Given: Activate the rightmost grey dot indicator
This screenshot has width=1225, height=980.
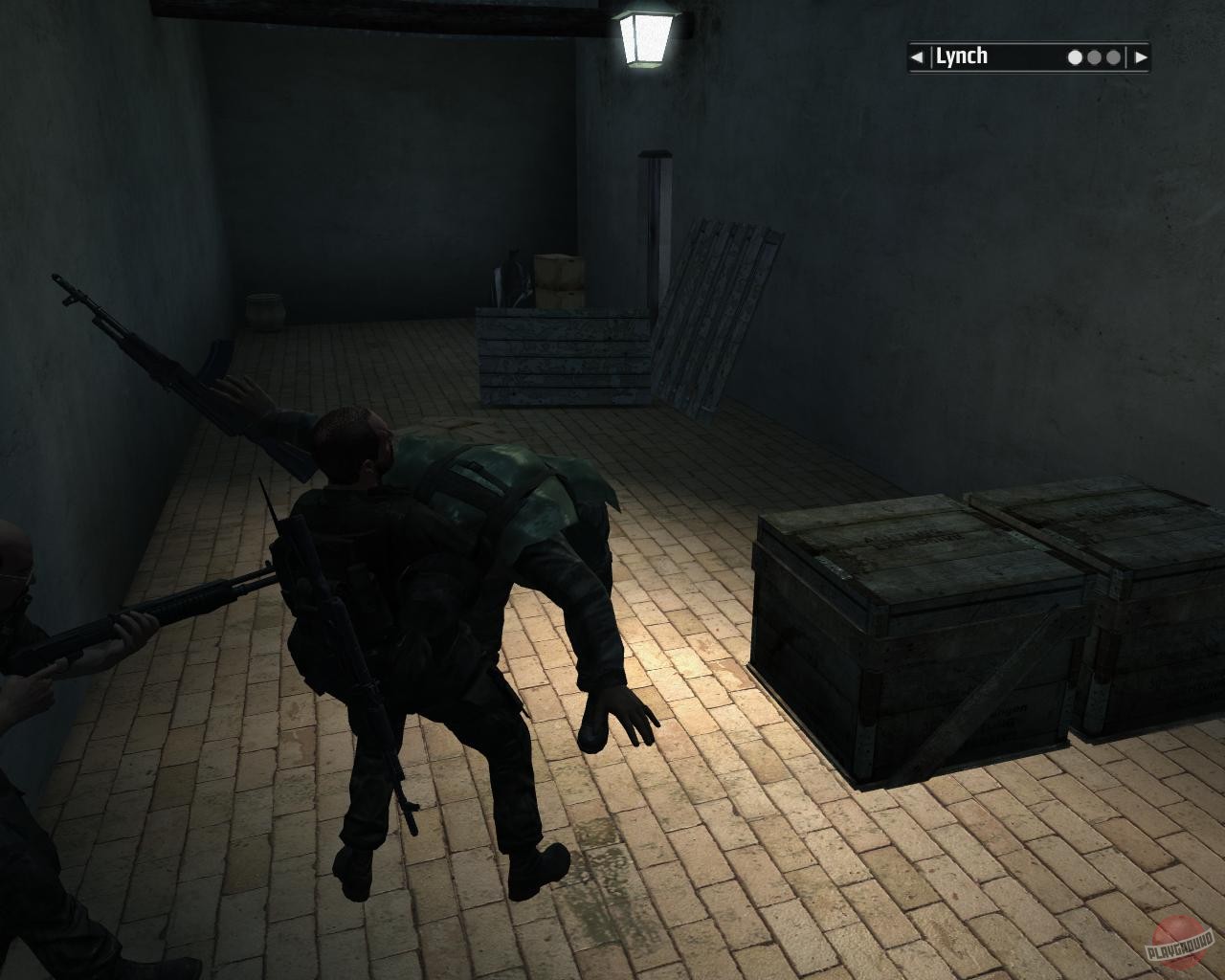Looking at the screenshot, I should 1112,56.
